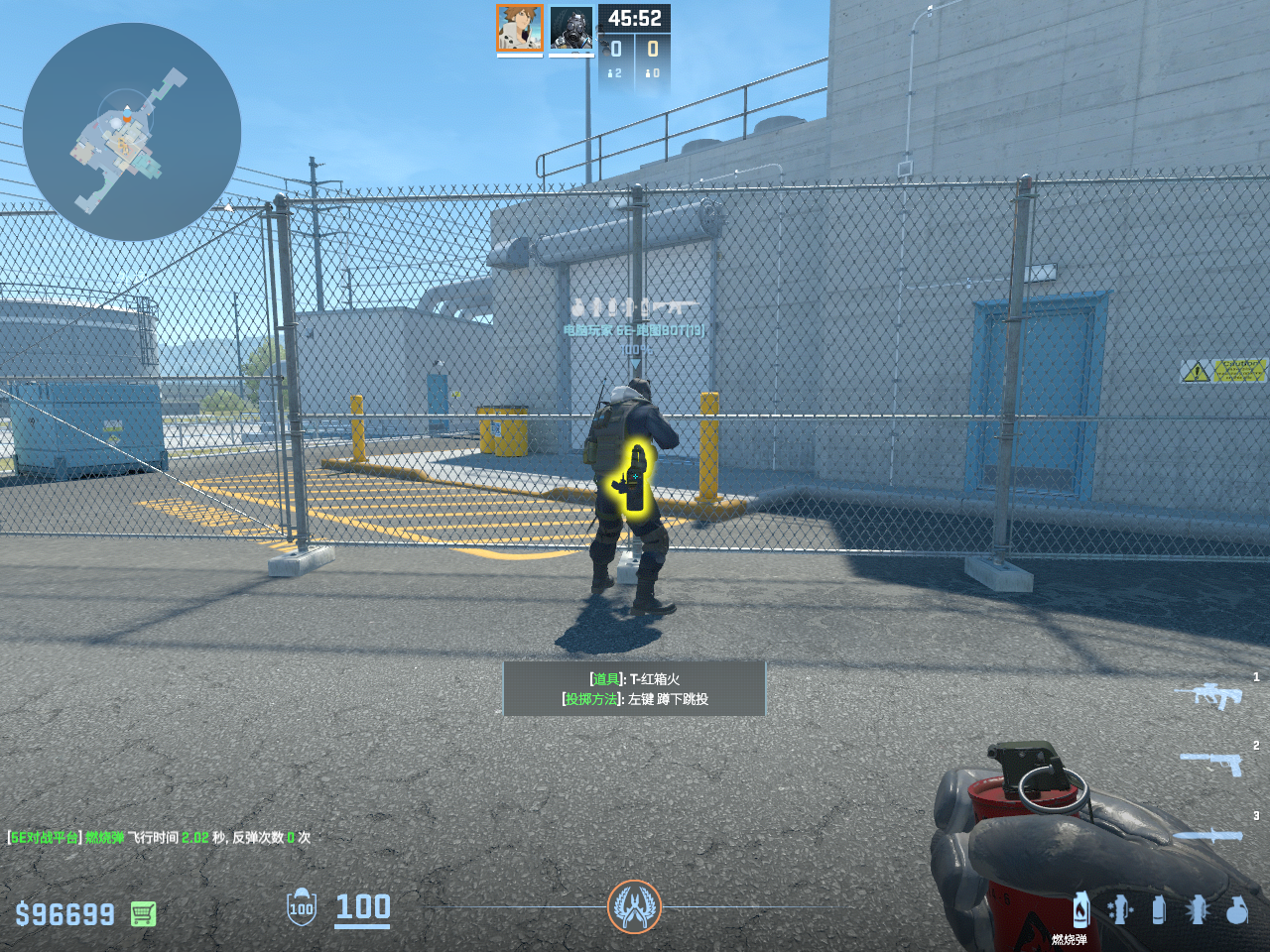Pick the smoke grenade icon

(1158, 909)
